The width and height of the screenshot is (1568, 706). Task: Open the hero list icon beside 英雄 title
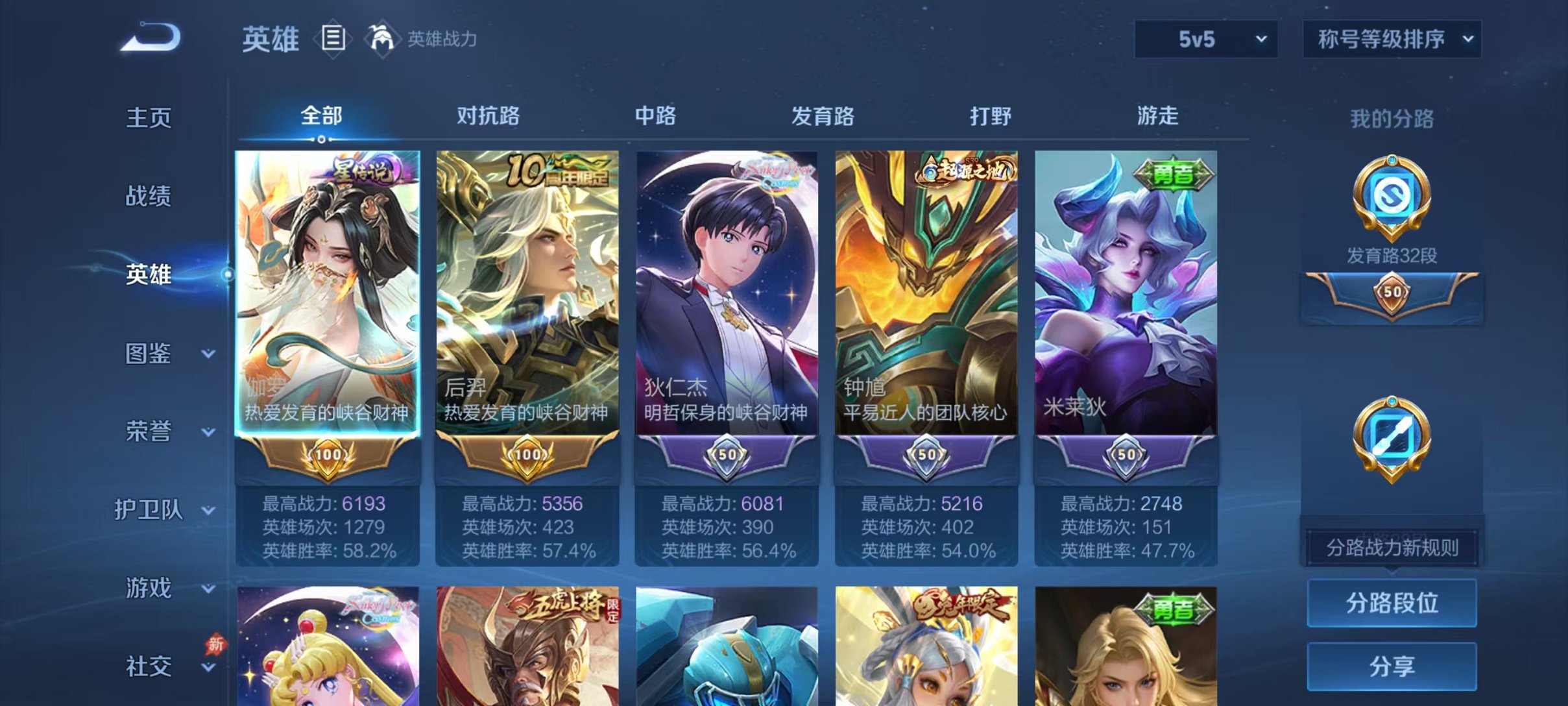332,39
